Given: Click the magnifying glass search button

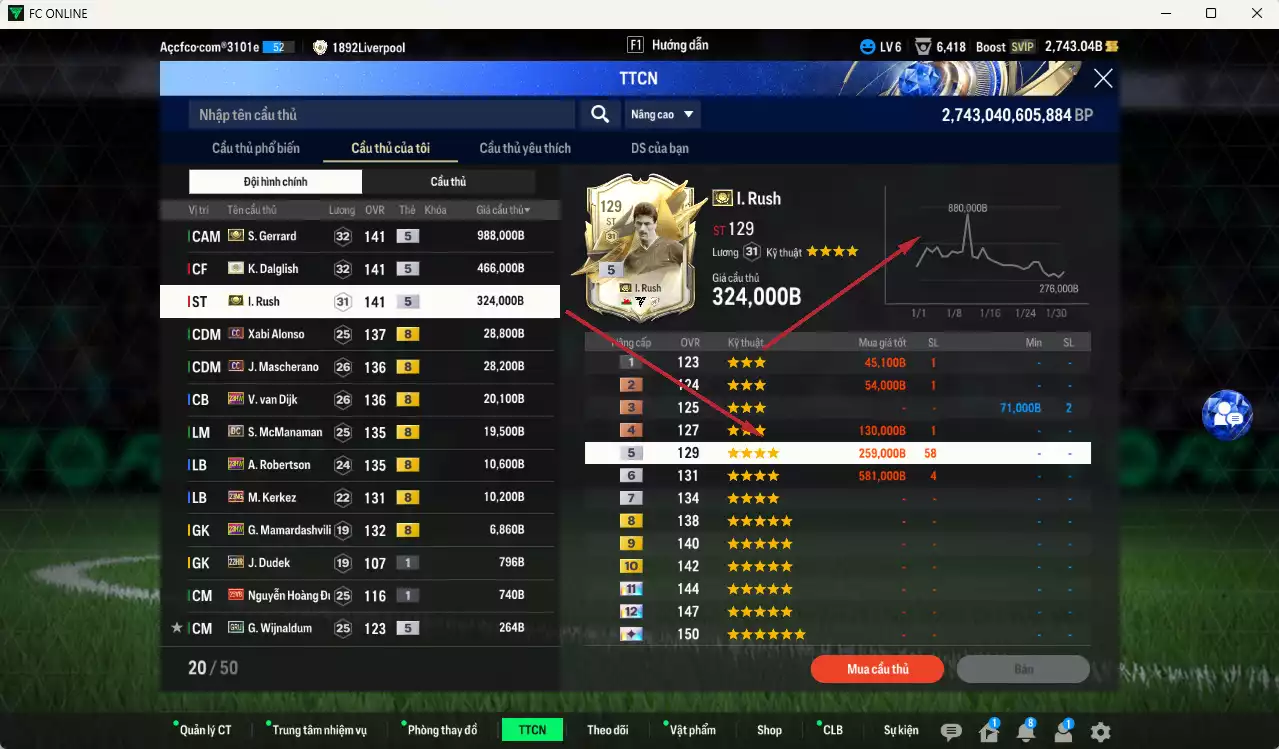Looking at the screenshot, I should tap(600, 115).
